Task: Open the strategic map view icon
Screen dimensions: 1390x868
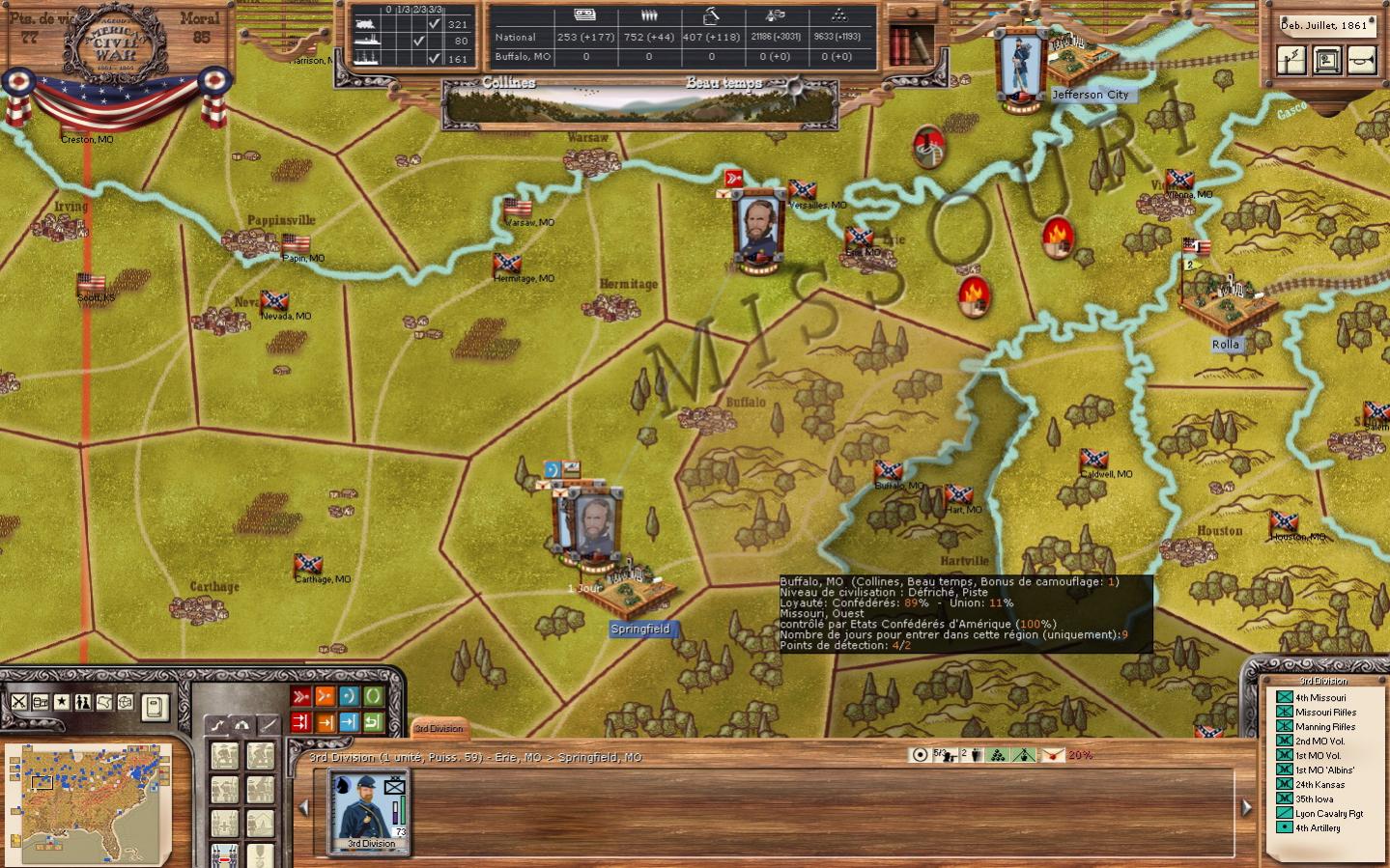Action: click(103, 702)
